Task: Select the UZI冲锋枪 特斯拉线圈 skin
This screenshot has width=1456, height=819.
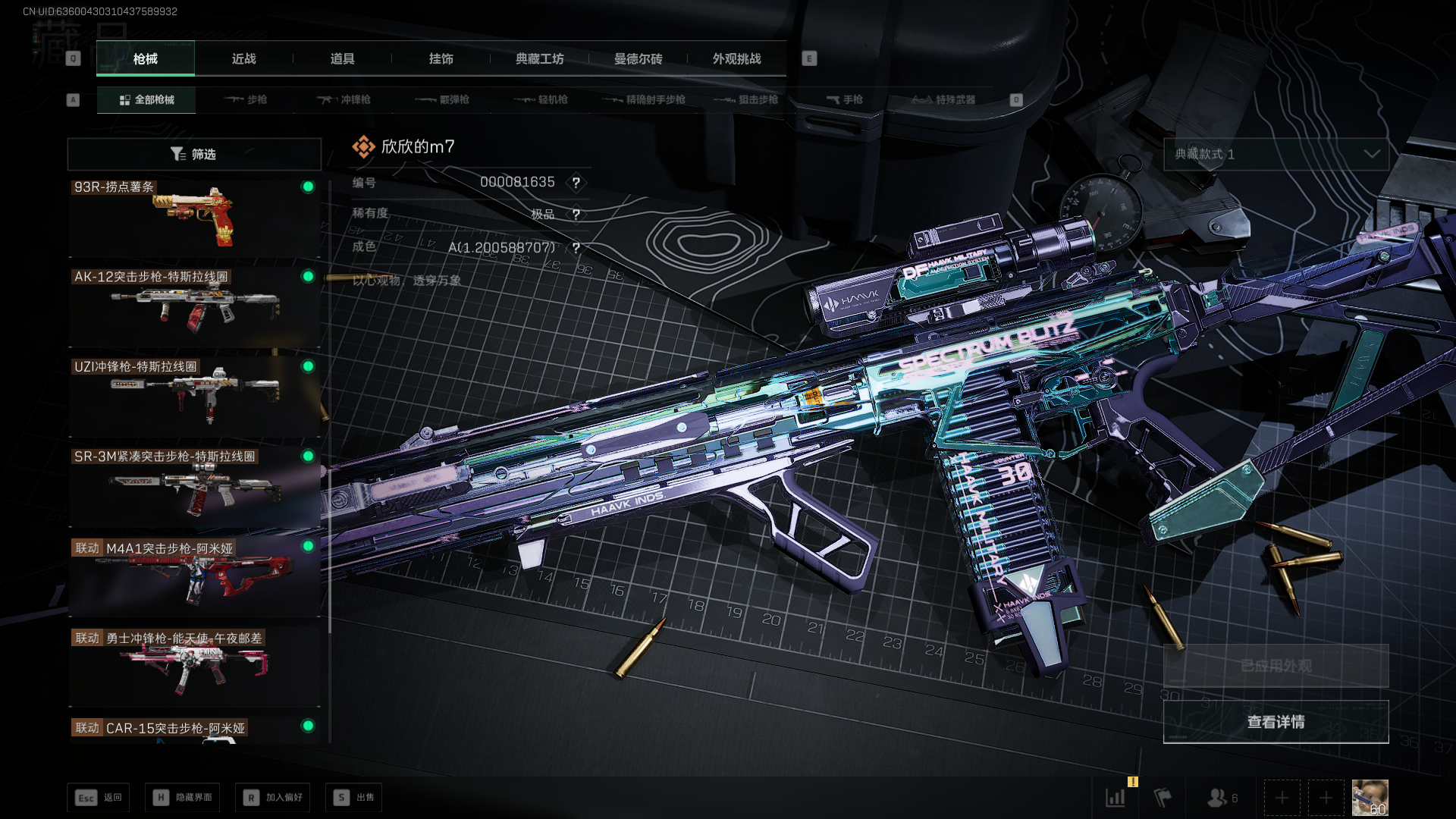Action: point(194,397)
